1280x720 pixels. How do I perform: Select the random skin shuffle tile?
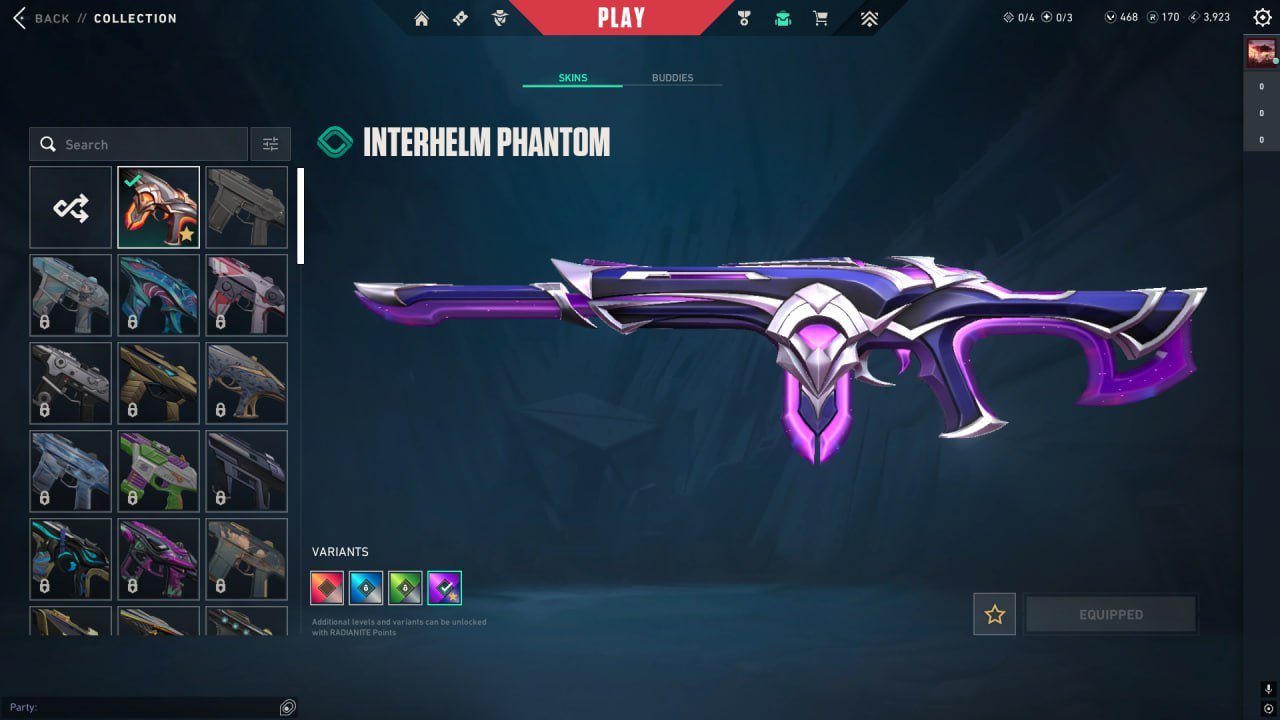(x=70, y=207)
